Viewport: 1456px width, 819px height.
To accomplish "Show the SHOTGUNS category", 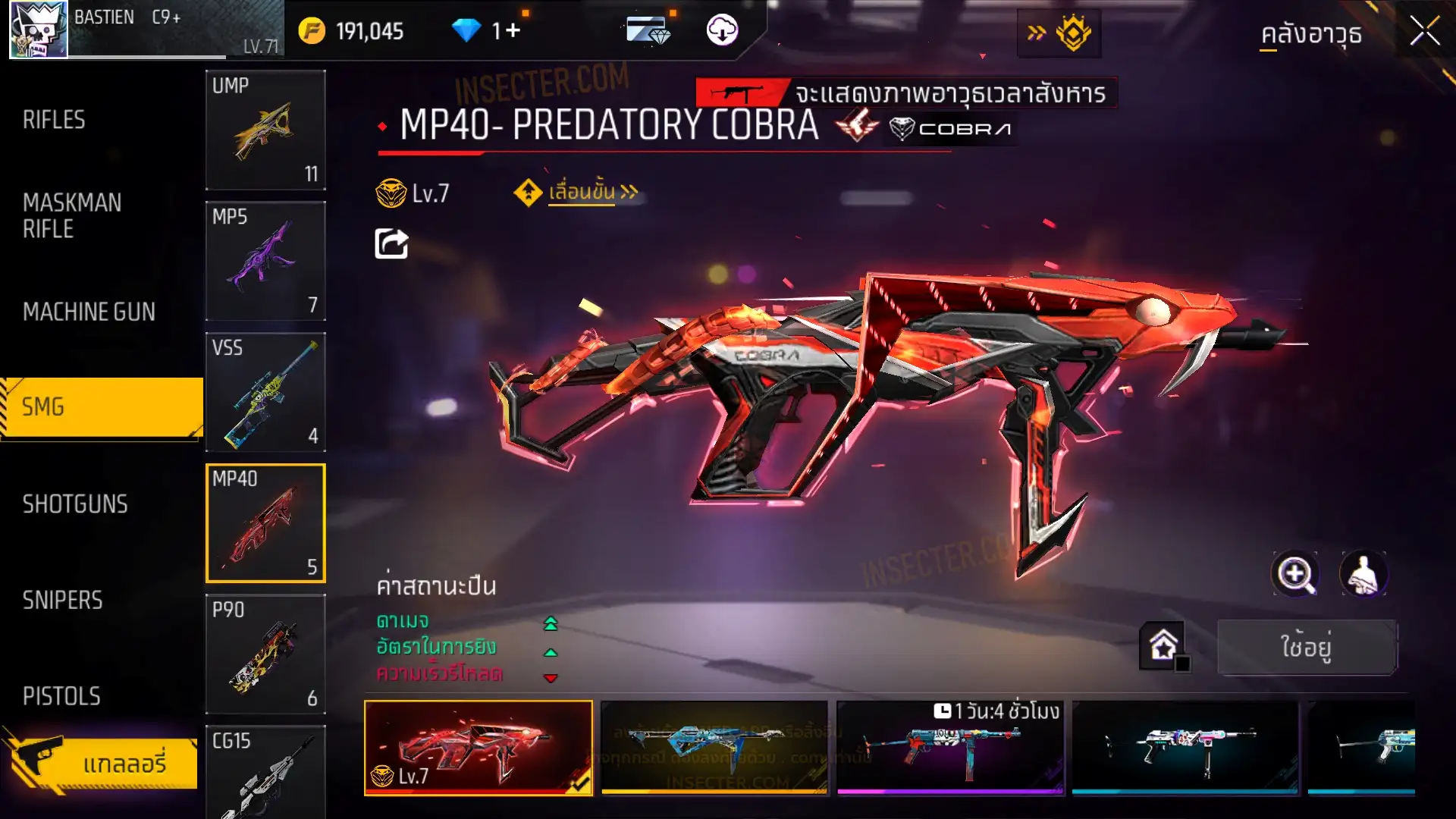I will (75, 504).
